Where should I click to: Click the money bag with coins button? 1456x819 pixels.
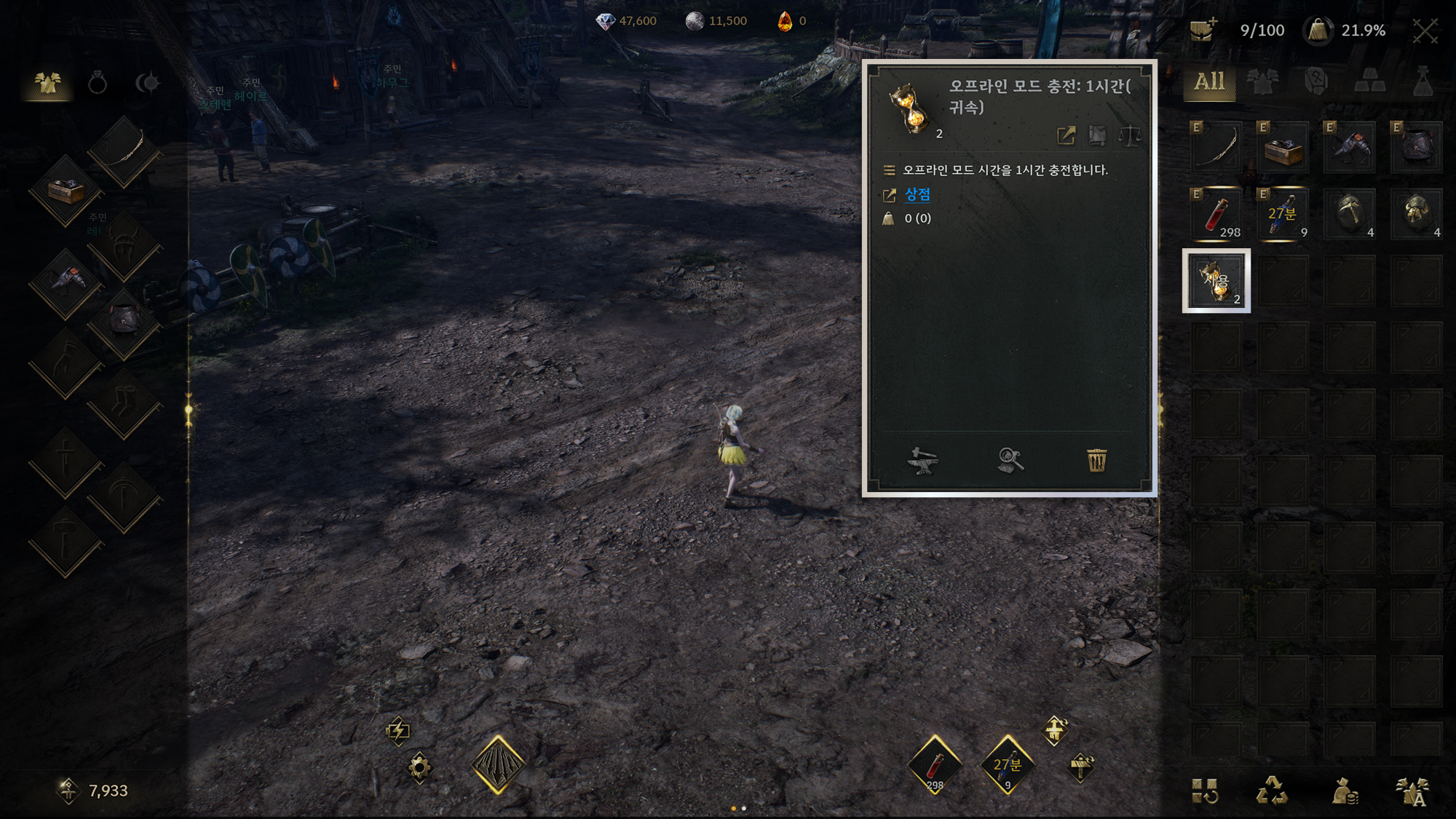1344,791
